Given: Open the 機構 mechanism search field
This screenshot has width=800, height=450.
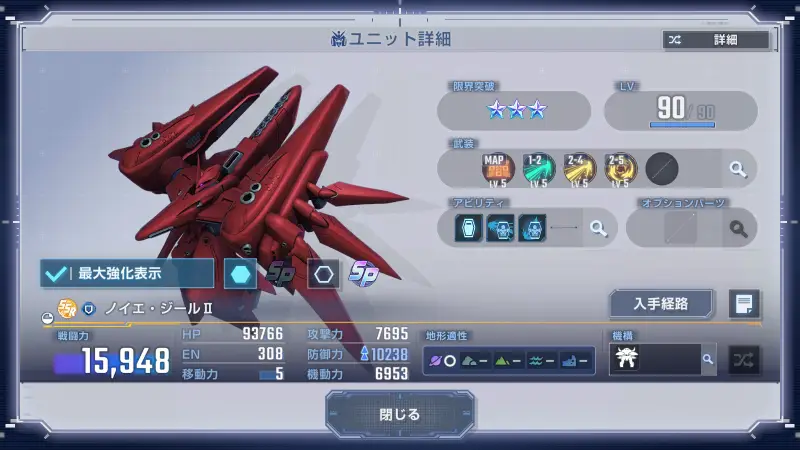Looking at the screenshot, I should point(662,359).
